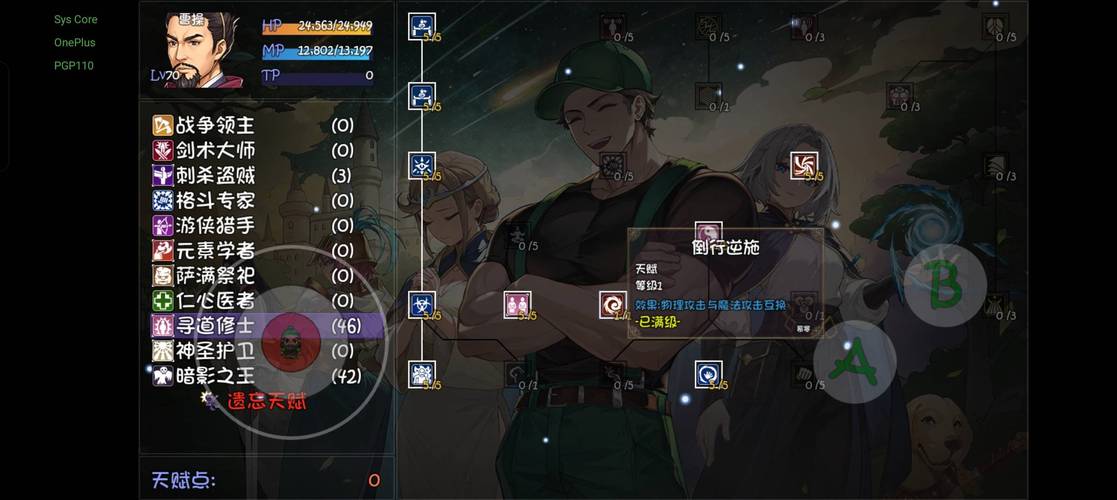Open the 元素学者 talent tree
This screenshot has width=1117, height=500.
pyautogui.click(x=215, y=251)
